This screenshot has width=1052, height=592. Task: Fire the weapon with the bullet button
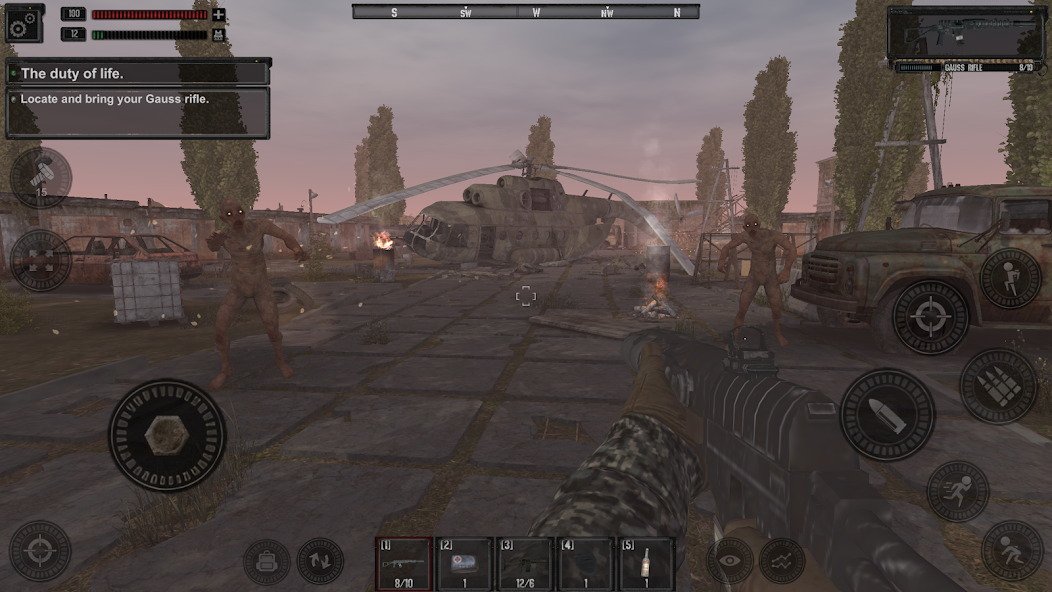887,415
